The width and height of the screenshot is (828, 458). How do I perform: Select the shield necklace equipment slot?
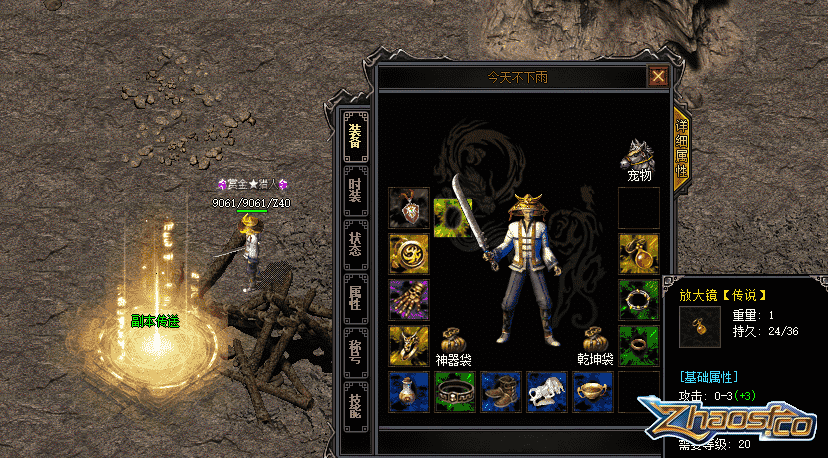click(x=409, y=208)
